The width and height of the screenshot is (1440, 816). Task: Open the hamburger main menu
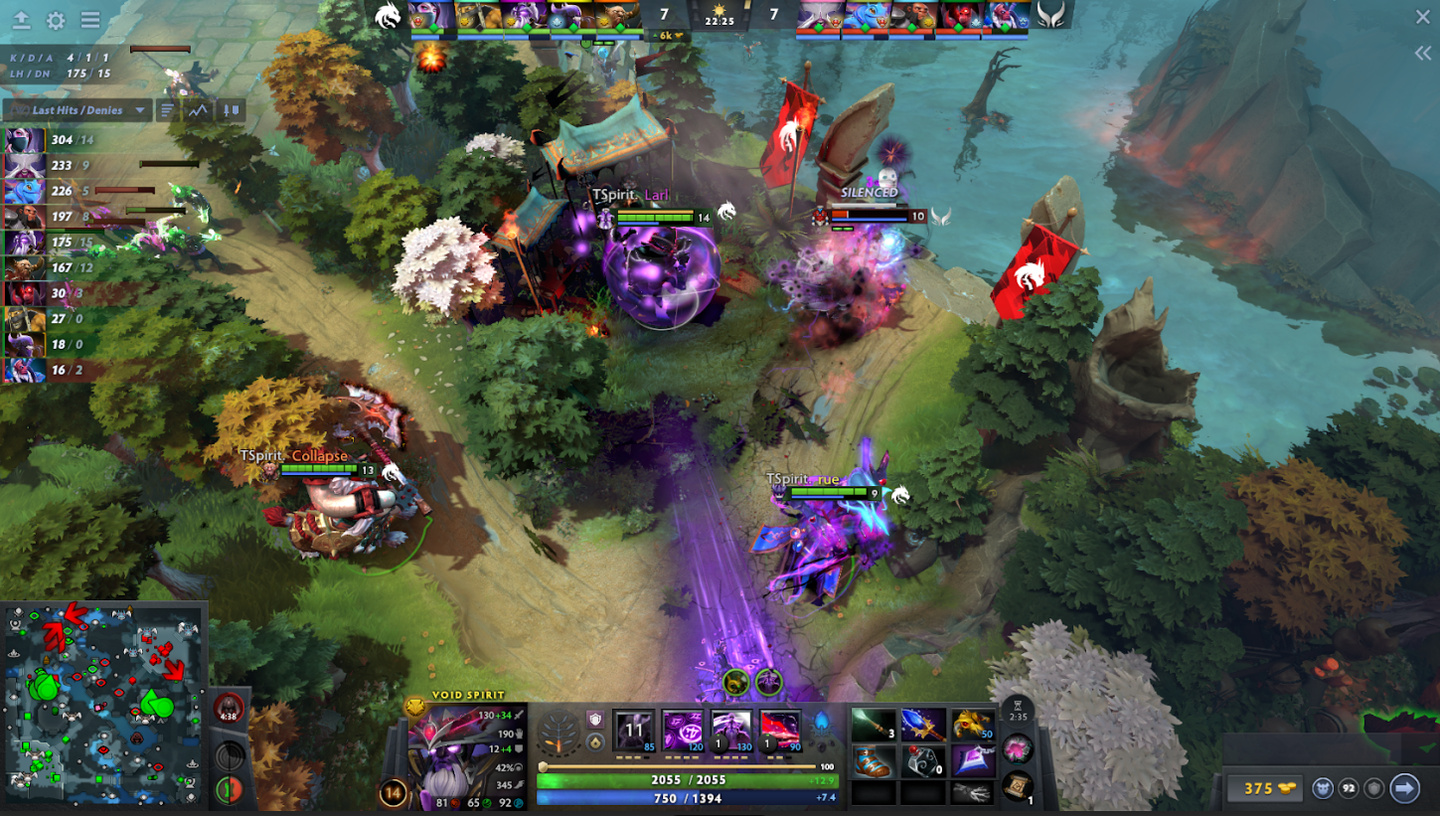tap(90, 20)
